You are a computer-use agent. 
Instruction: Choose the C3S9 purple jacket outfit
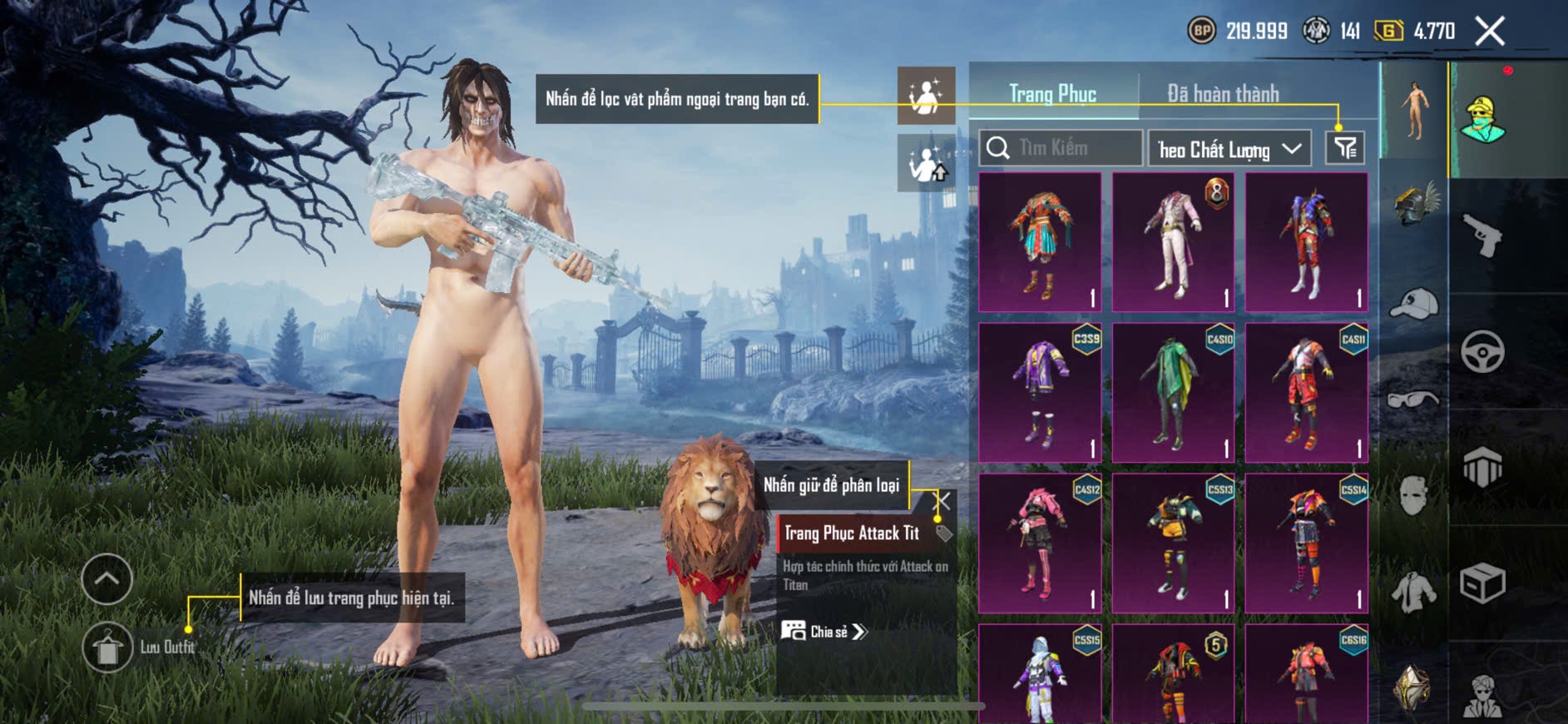1040,393
